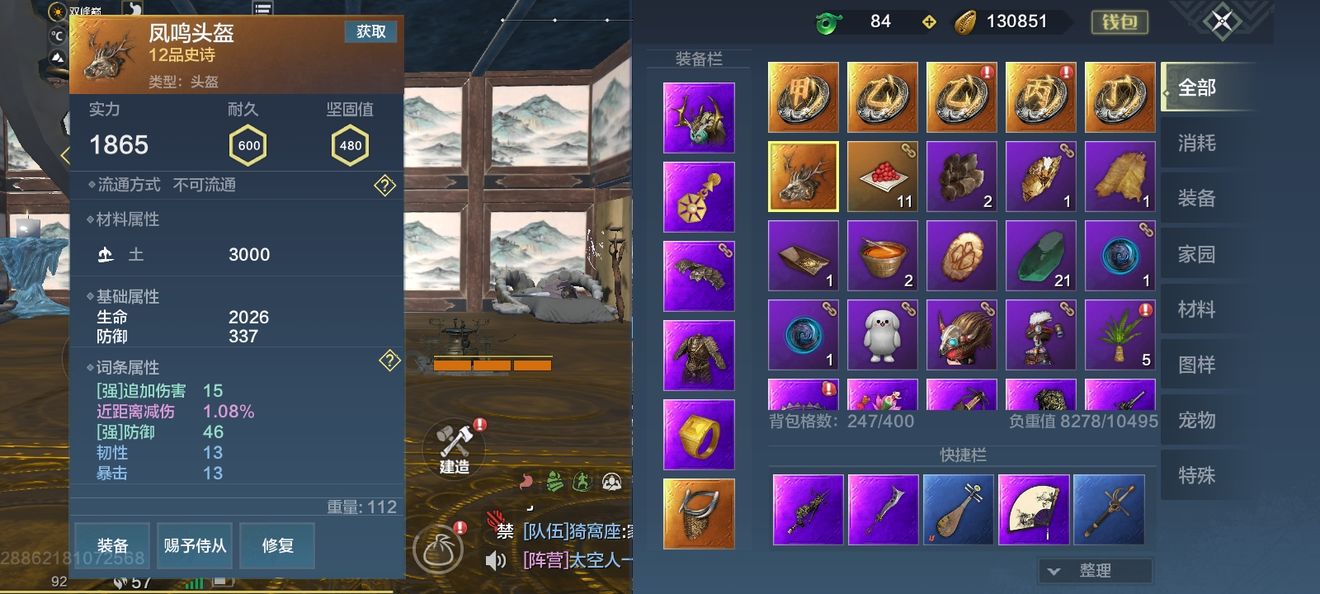Repair the item with 修复
The width and height of the screenshot is (1320, 594).
click(277, 546)
